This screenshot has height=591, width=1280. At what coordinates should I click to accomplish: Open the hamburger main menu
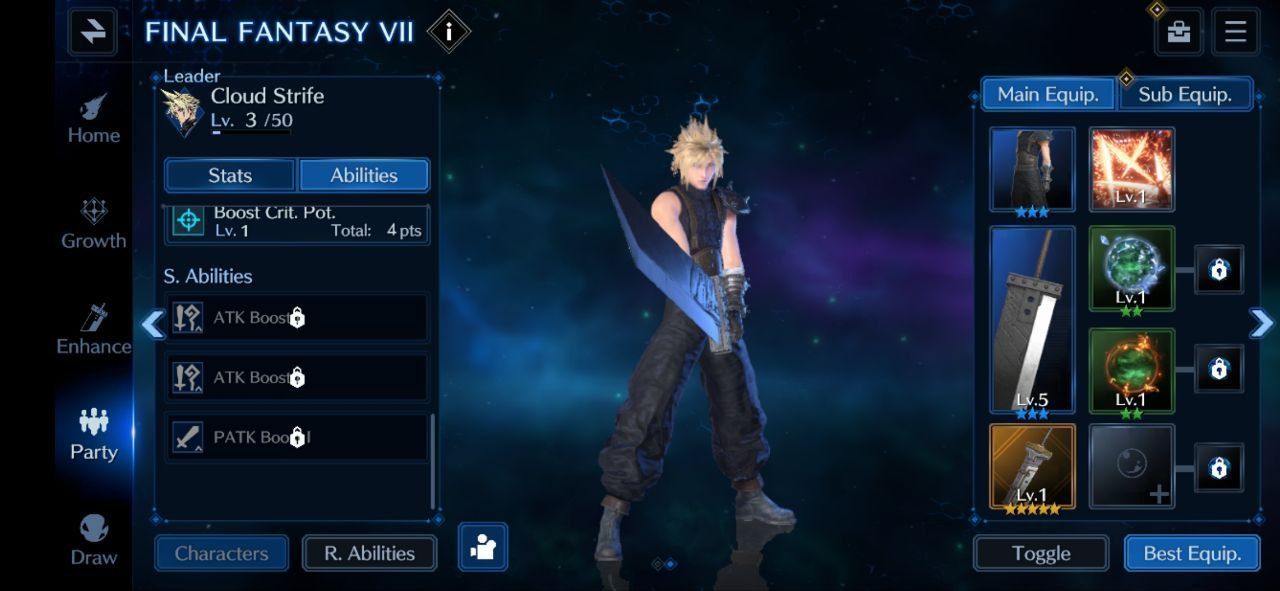tap(1235, 32)
